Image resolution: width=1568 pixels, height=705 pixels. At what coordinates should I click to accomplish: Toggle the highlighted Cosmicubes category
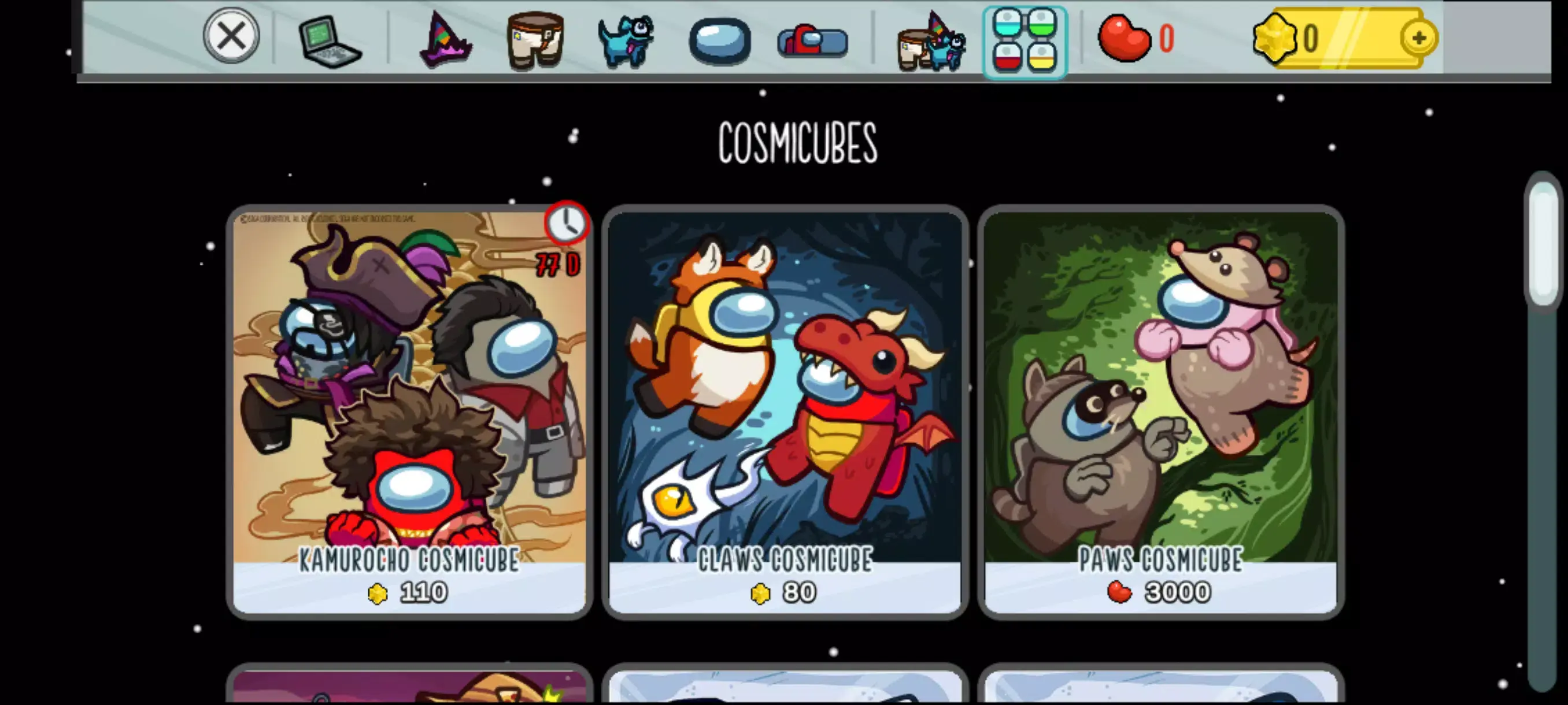coord(1025,39)
